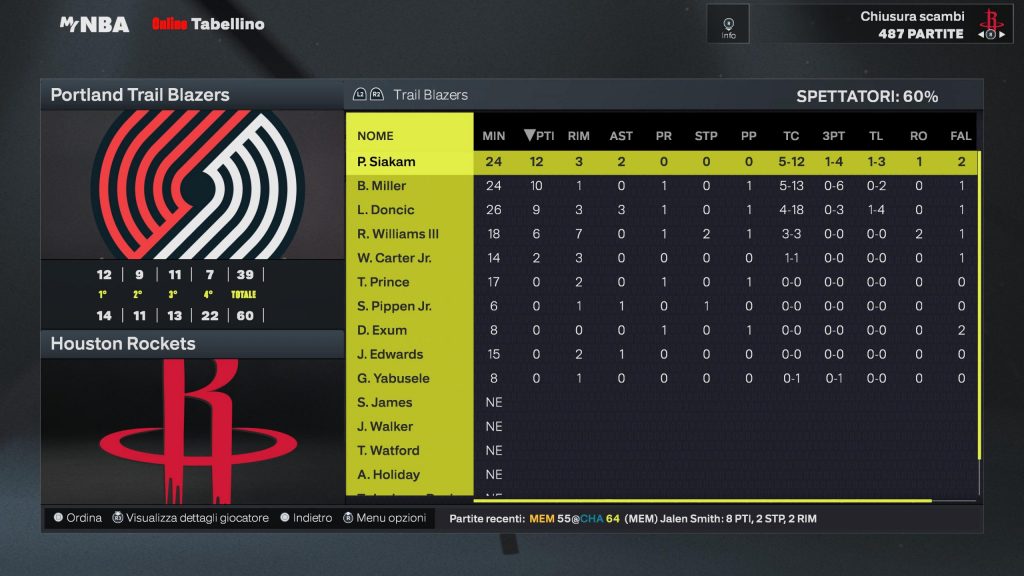This screenshot has width=1024, height=576.
Task: Select P. Siakam's highlighted stat row
Action: click(386, 162)
